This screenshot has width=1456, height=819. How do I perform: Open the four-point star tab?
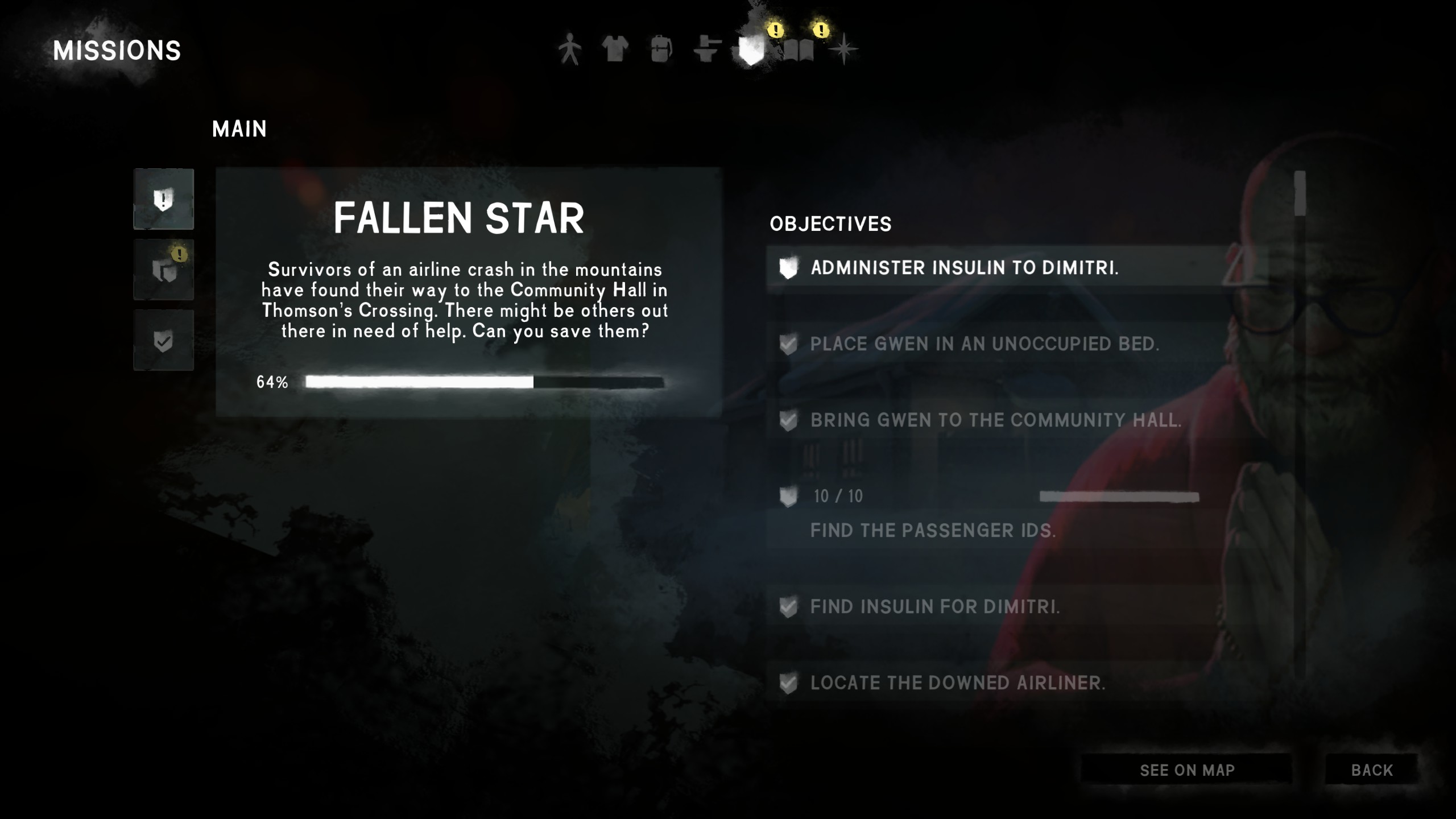843,49
